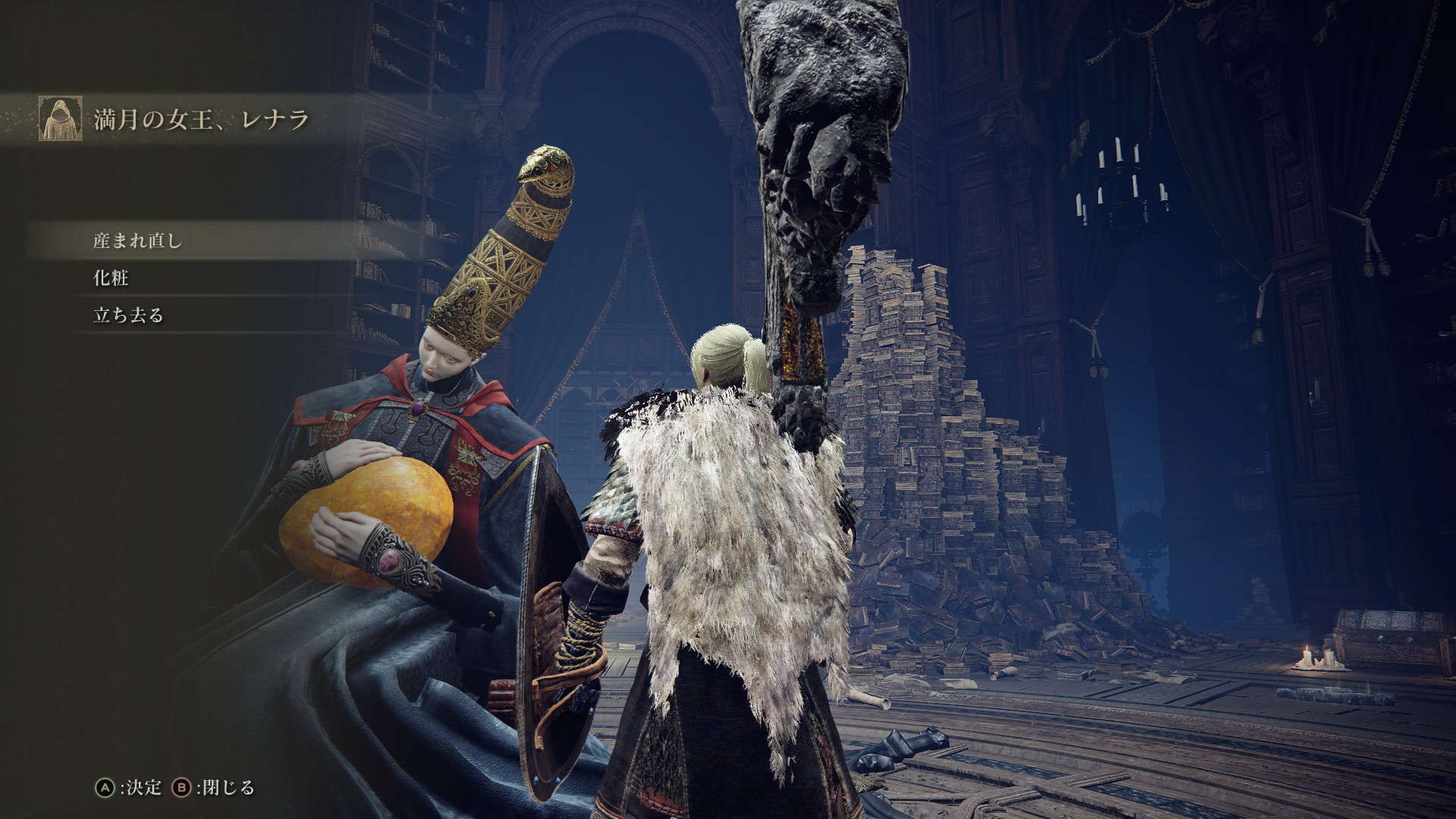Select the 産まれ直し (Rebirth) option
The width and height of the screenshot is (1456, 819).
[137, 241]
